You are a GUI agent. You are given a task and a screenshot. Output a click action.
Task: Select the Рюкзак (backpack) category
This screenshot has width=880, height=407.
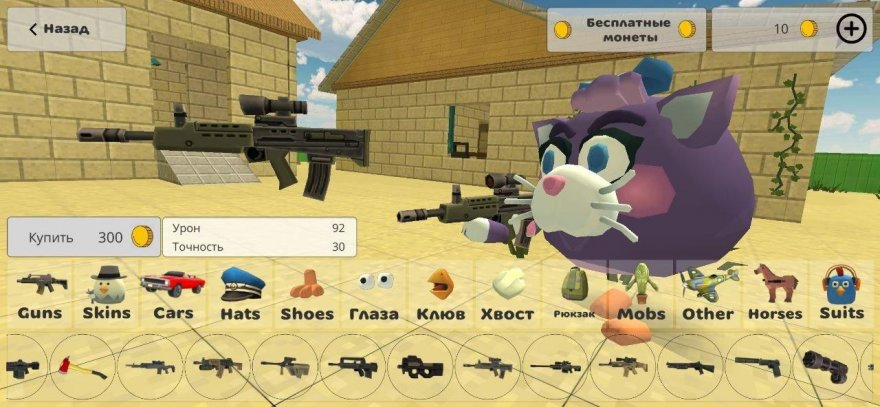[x=574, y=294]
